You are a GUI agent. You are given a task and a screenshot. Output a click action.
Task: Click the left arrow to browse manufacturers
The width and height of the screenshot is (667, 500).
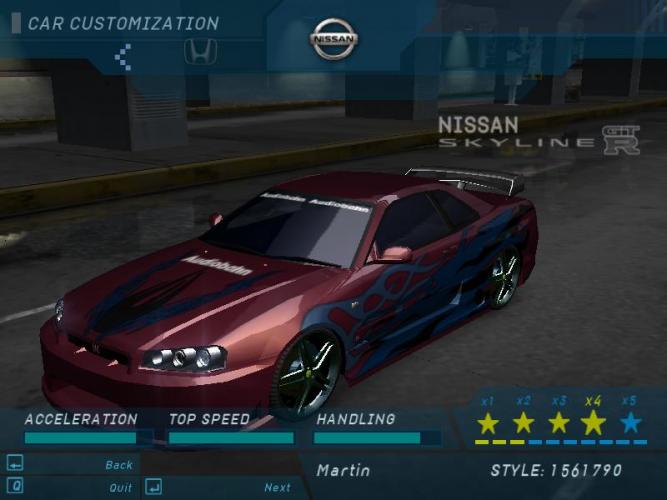pyautogui.click(x=123, y=56)
